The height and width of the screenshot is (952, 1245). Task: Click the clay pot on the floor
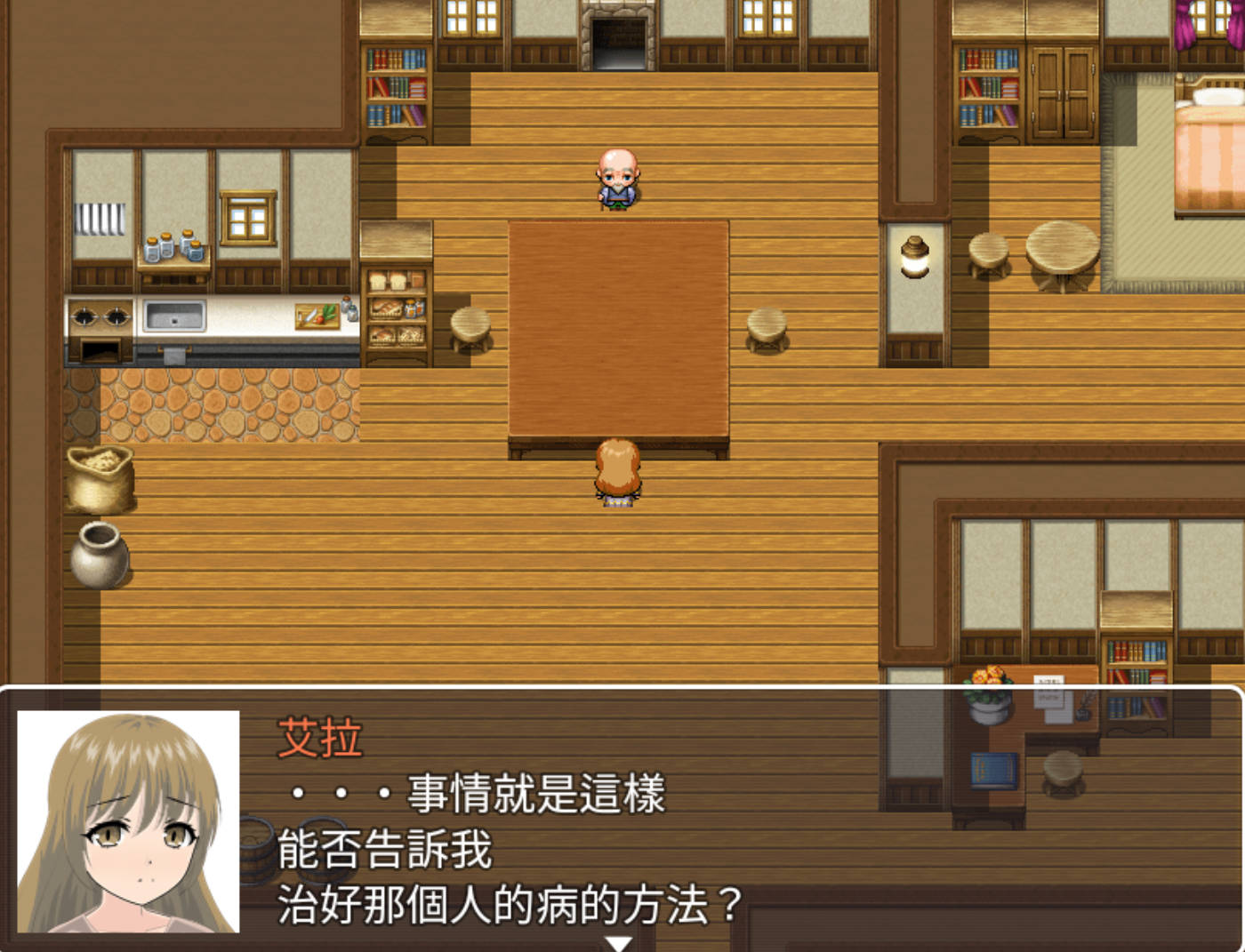[x=100, y=558]
